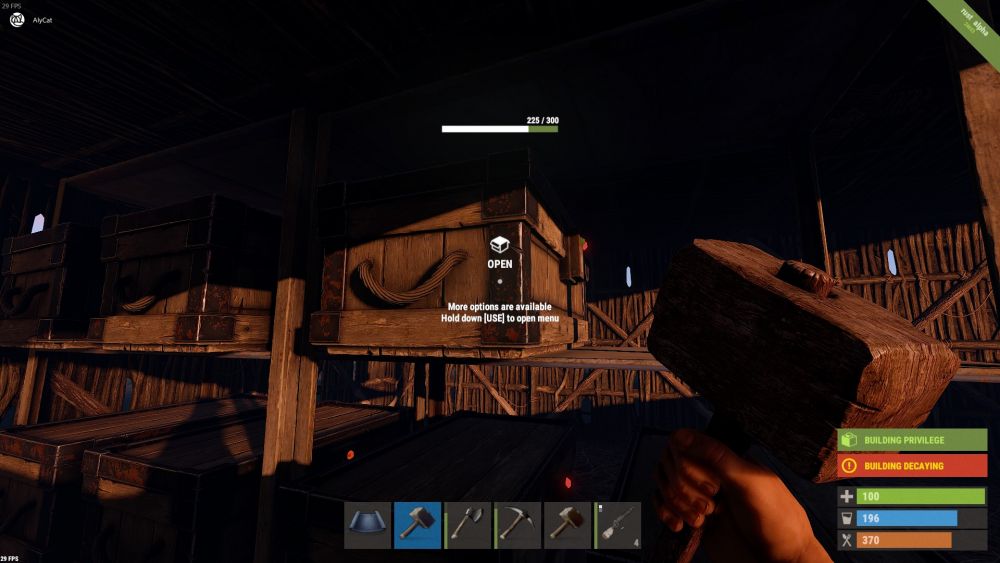Click the highlighted hammer hotbar slot
The image size is (1000, 563).
tap(417, 525)
